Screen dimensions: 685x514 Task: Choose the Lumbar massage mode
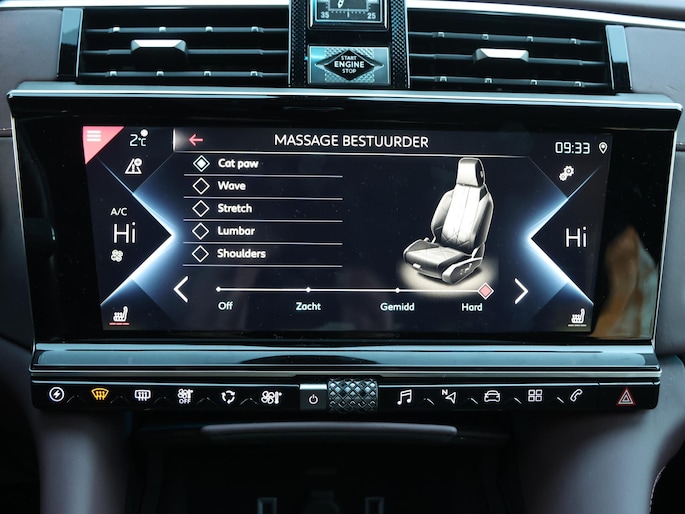[234, 231]
